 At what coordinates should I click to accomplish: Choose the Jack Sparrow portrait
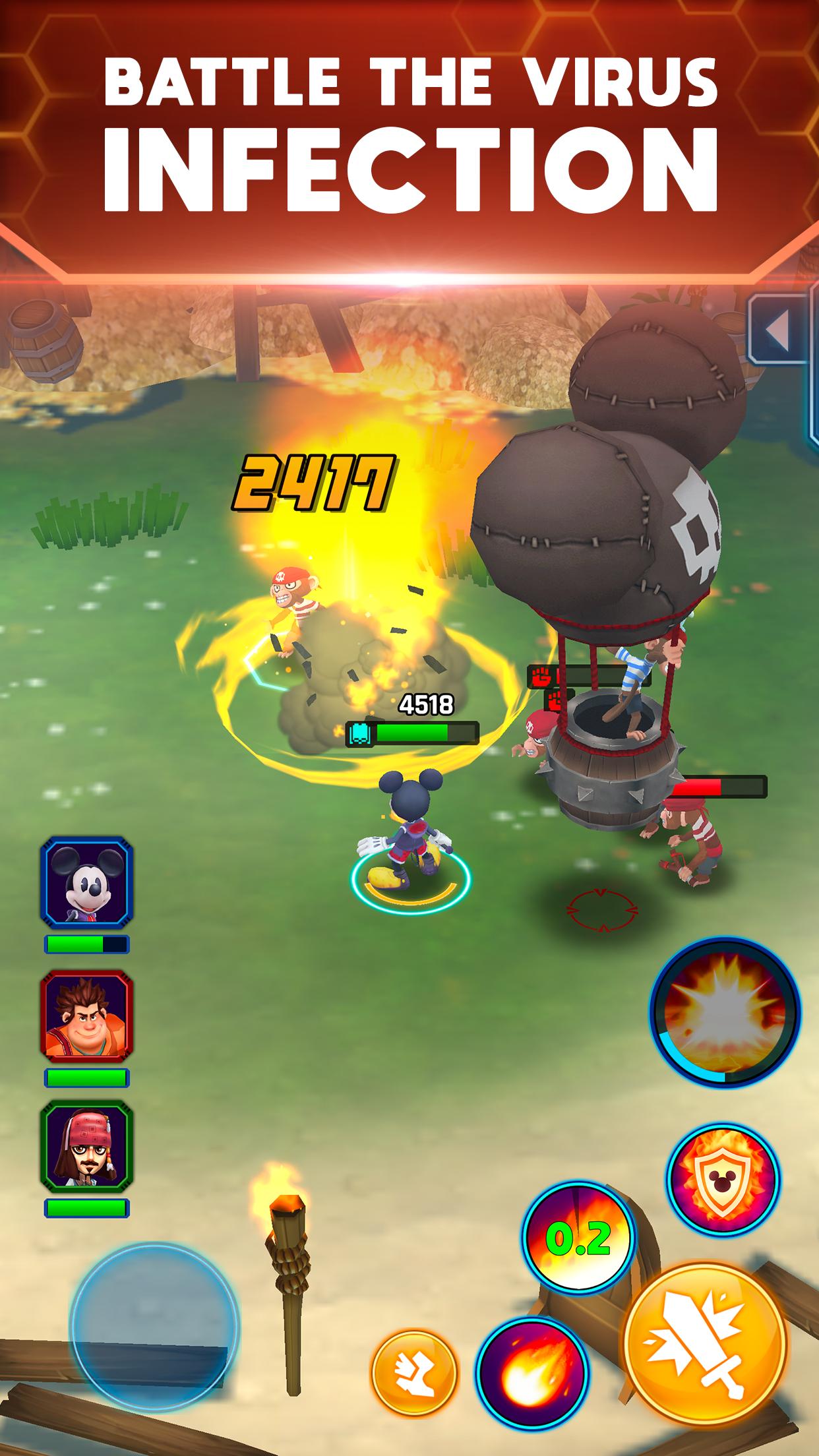86,1147
